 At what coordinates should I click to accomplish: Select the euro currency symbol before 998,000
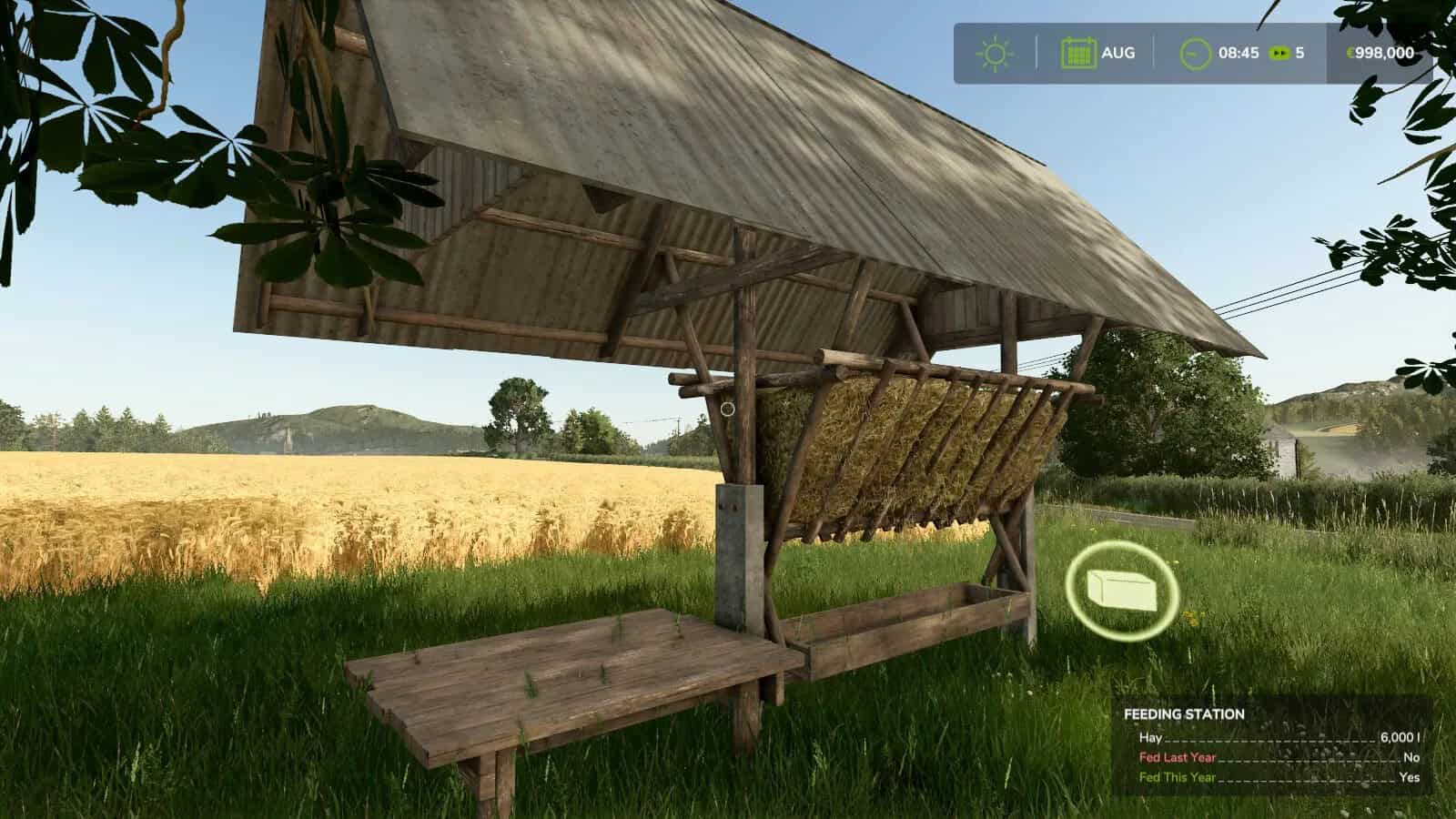(1348, 53)
